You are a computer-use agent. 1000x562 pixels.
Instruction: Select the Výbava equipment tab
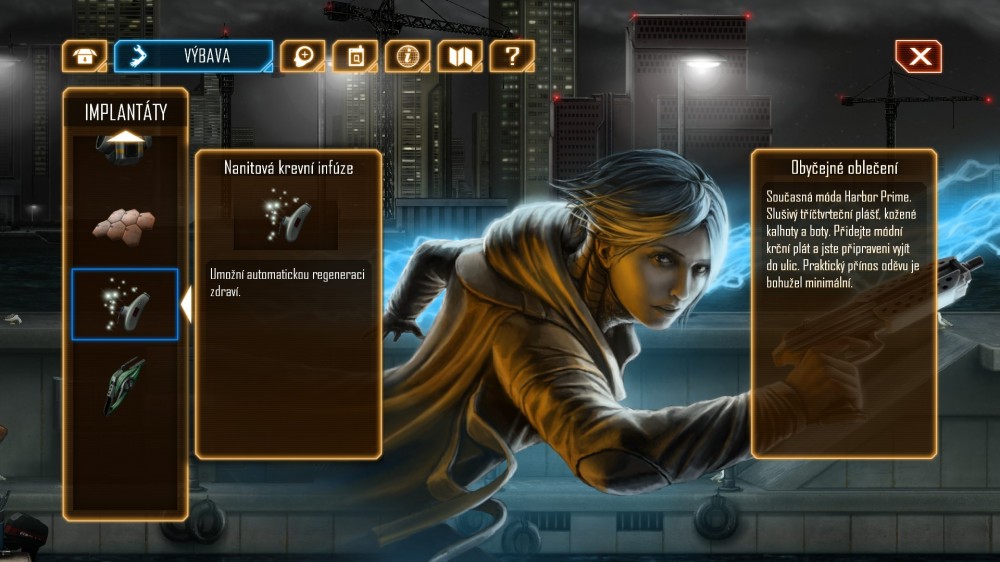pyautogui.click(x=193, y=56)
